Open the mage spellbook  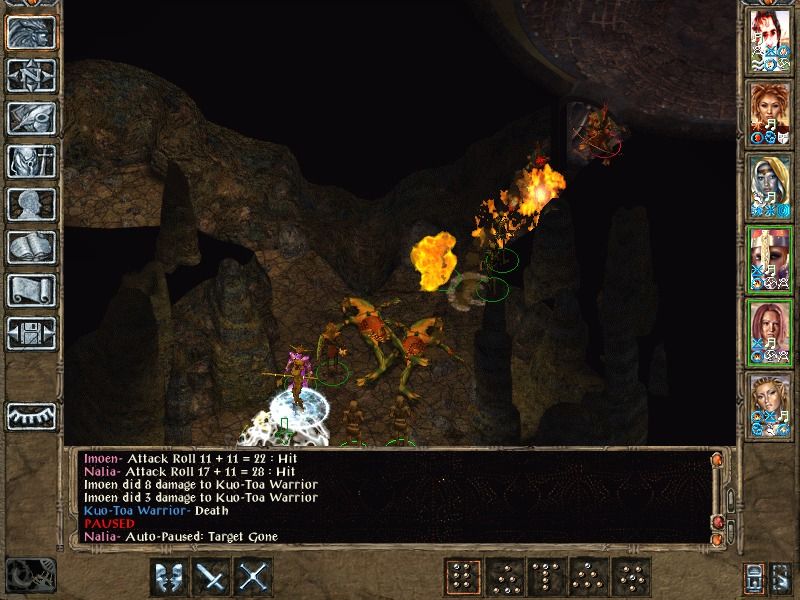tap(30, 247)
